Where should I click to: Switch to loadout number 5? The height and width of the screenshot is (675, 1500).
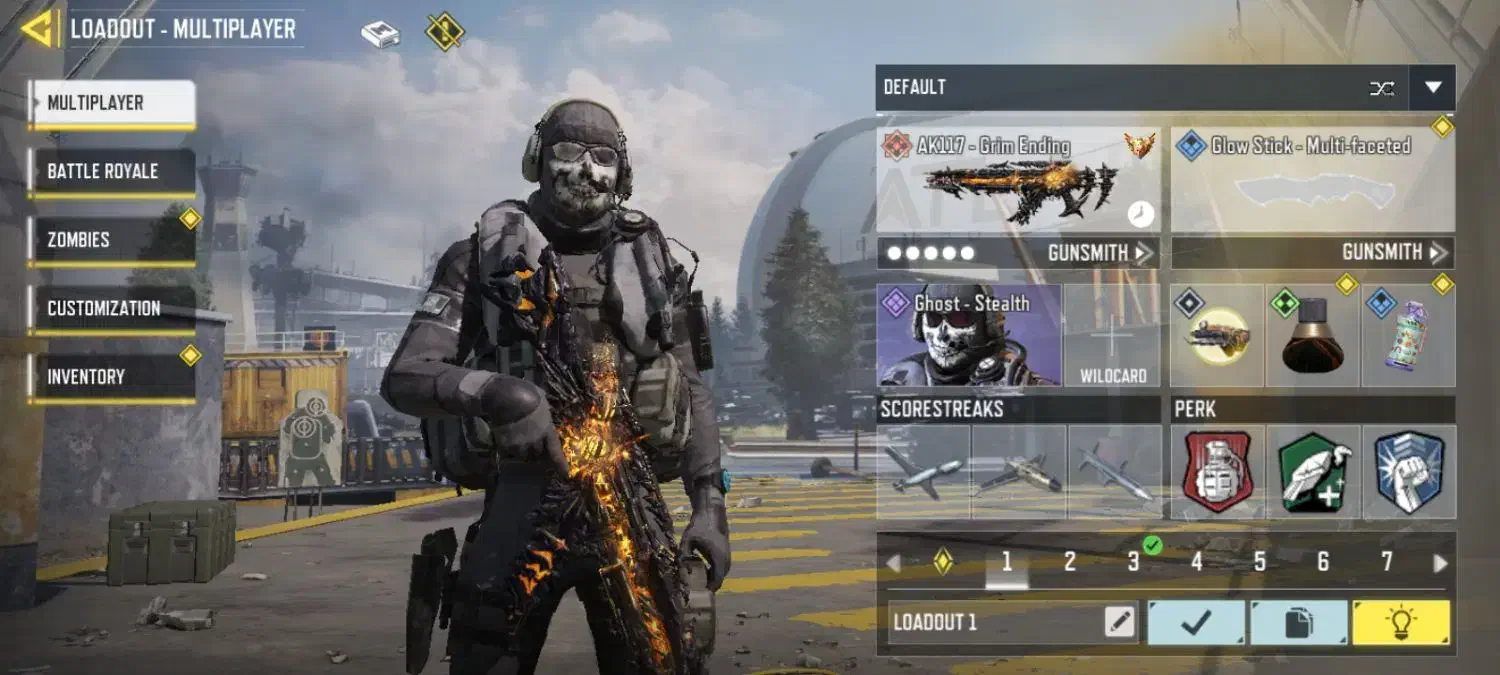(1260, 562)
